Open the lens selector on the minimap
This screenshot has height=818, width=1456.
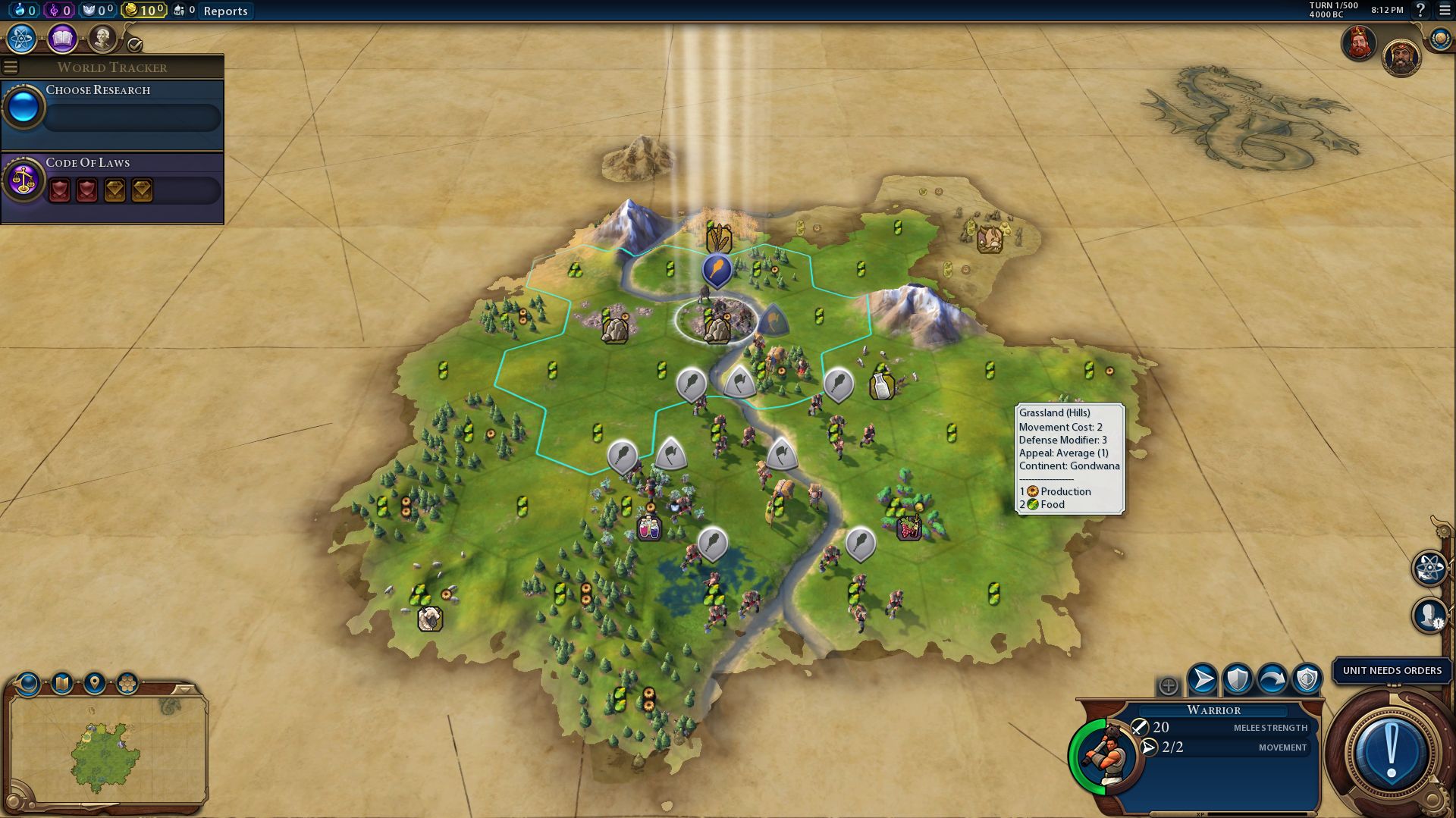(27, 682)
